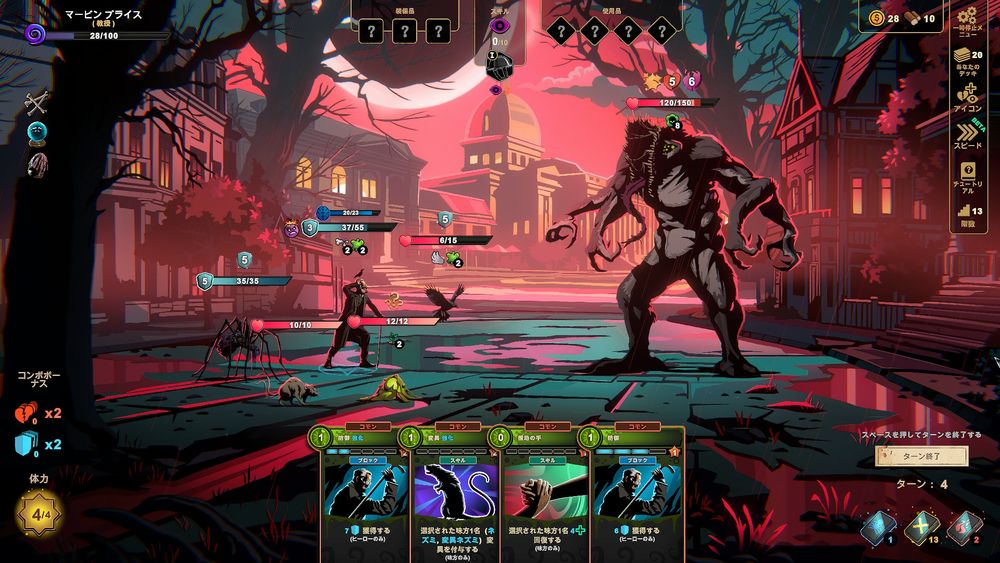This screenshot has height=563, width=1000.
Task: Open the red card pile showing 2
Action: pyautogui.click(x=964, y=526)
